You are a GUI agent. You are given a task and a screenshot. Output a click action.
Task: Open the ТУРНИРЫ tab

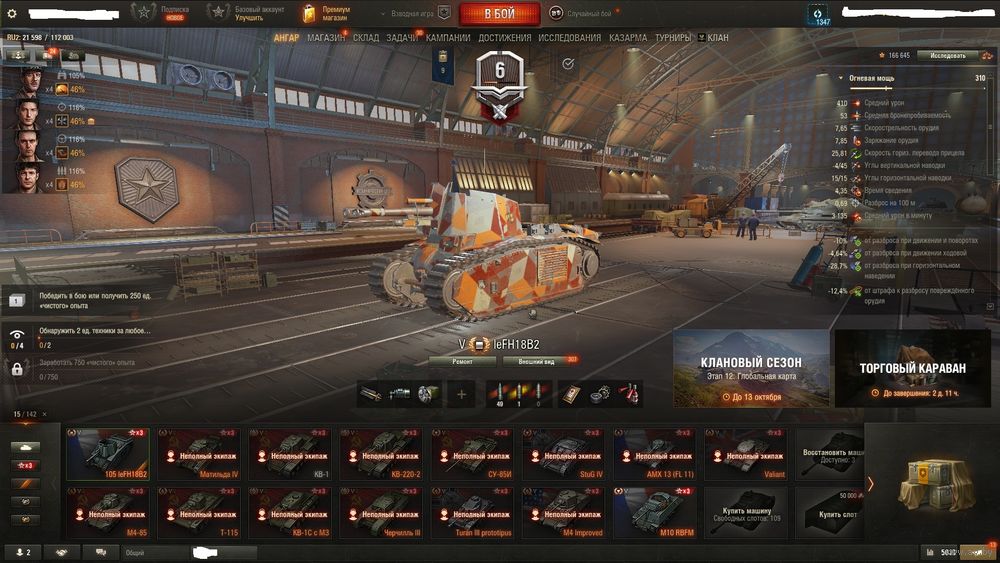tap(673, 38)
